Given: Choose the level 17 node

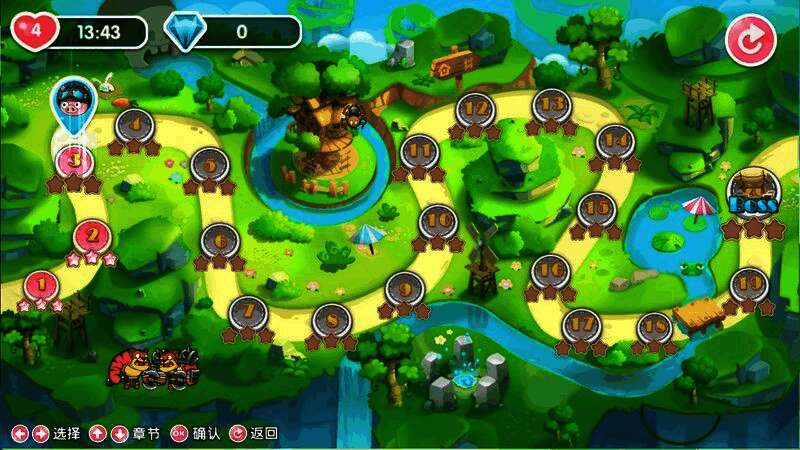Looking at the screenshot, I should point(581,326).
